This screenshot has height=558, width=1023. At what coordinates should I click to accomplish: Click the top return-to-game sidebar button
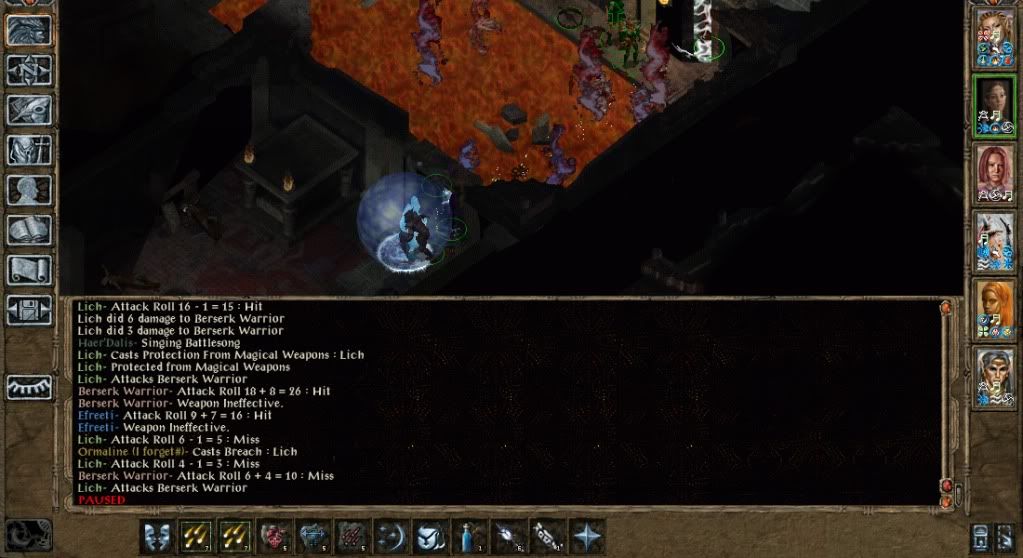coord(30,29)
